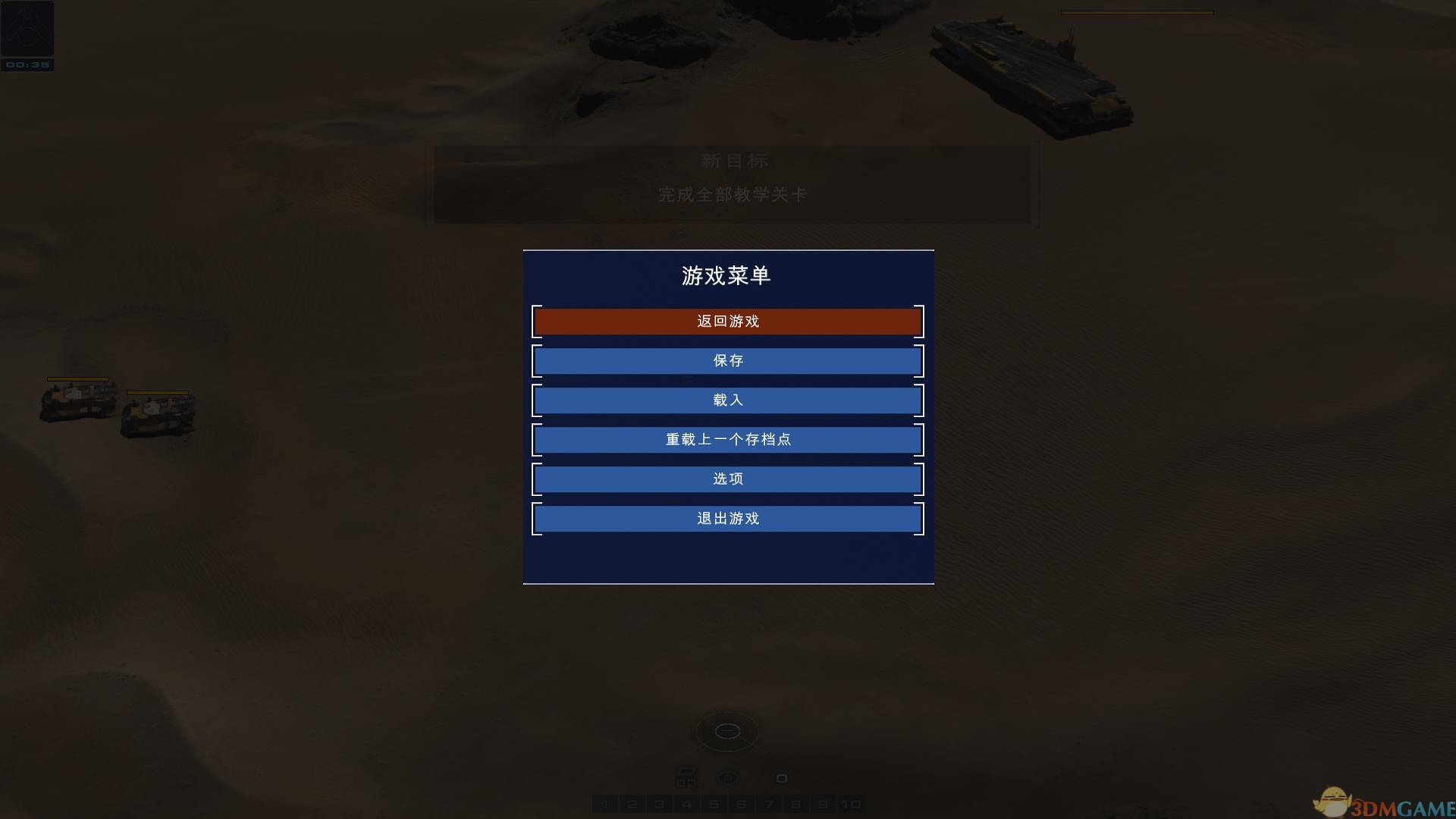Open the fleet build icon in bottom HUD
The height and width of the screenshot is (819, 1456).
pyautogui.click(x=687, y=777)
